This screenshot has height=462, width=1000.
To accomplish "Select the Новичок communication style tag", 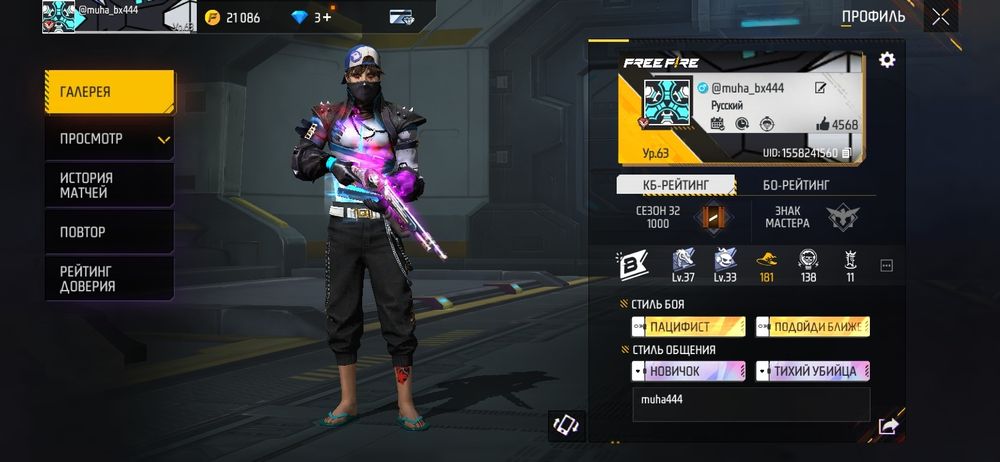I will pos(688,371).
